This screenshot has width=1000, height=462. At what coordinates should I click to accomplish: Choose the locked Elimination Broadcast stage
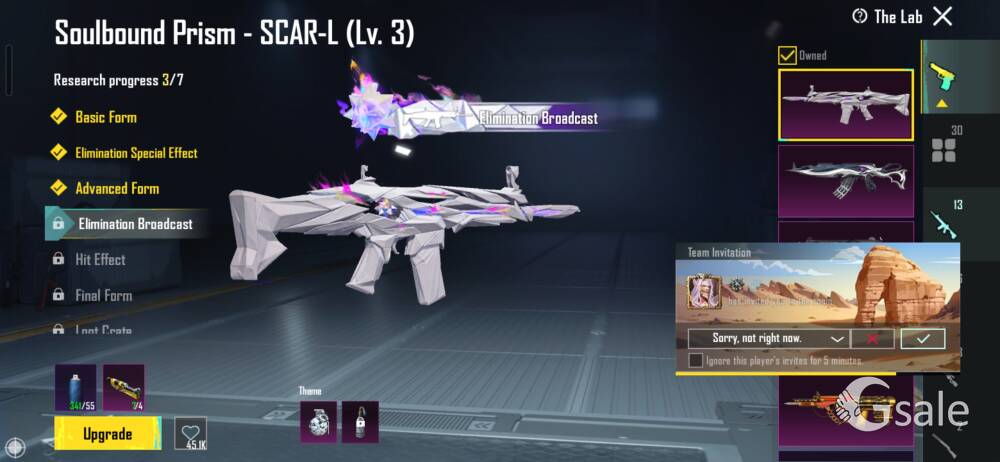[135, 224]
